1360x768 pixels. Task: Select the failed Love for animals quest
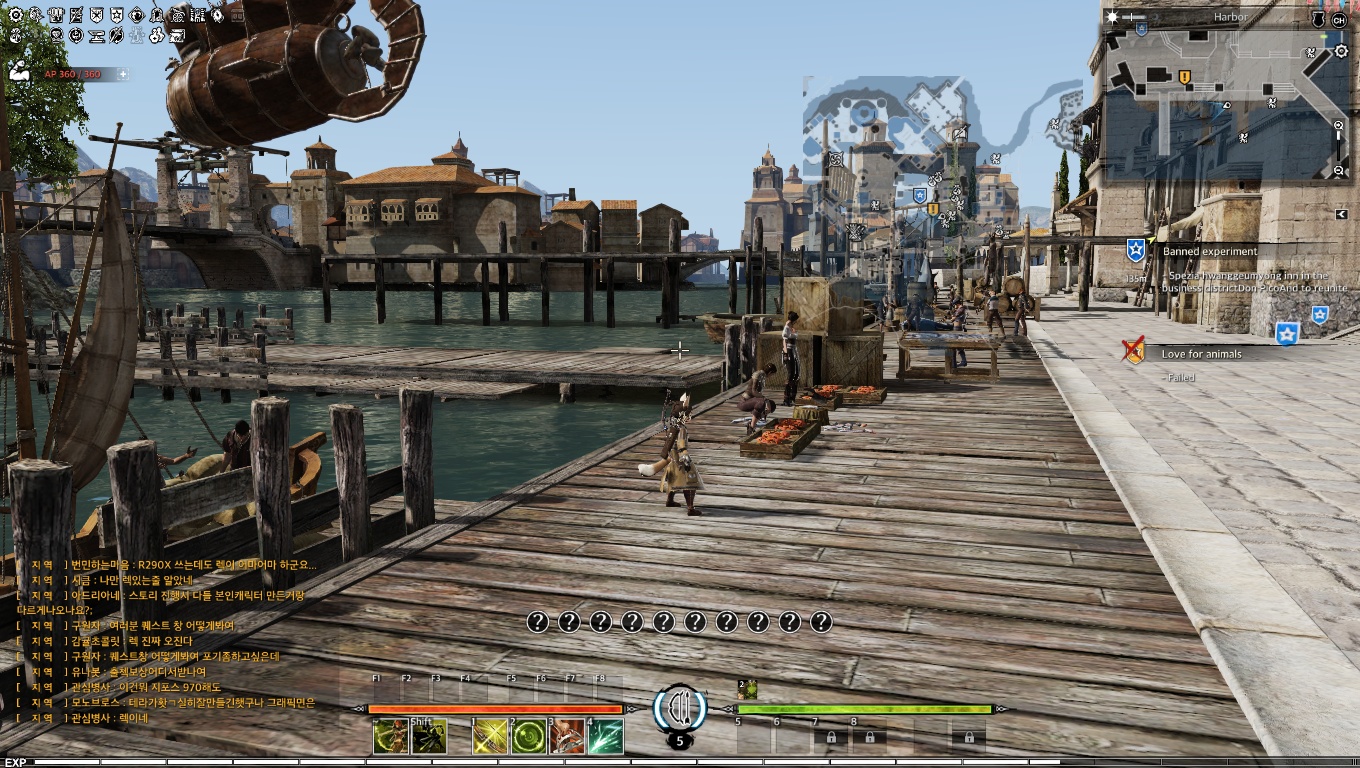(x=1201, y=354)
